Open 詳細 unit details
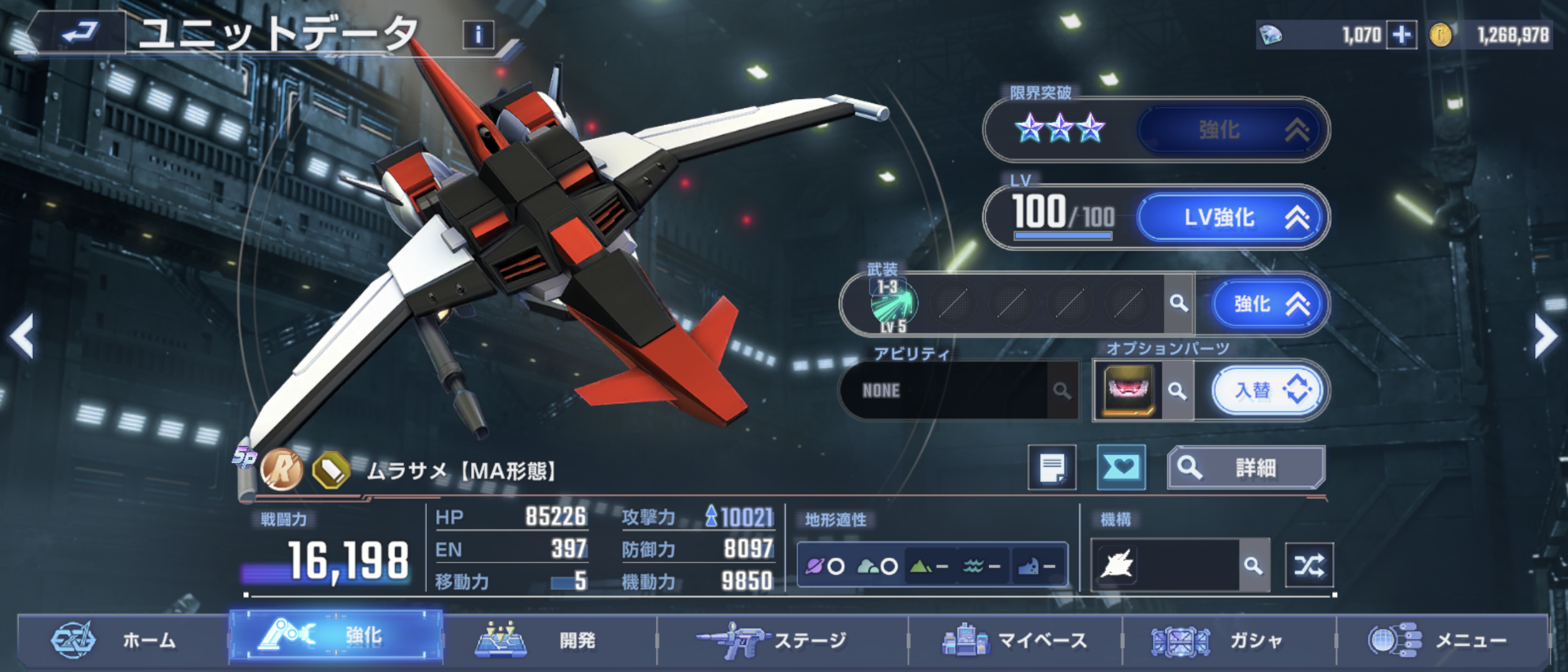The height and width of the screenshot is (672, 1568). pos(1246,468)
